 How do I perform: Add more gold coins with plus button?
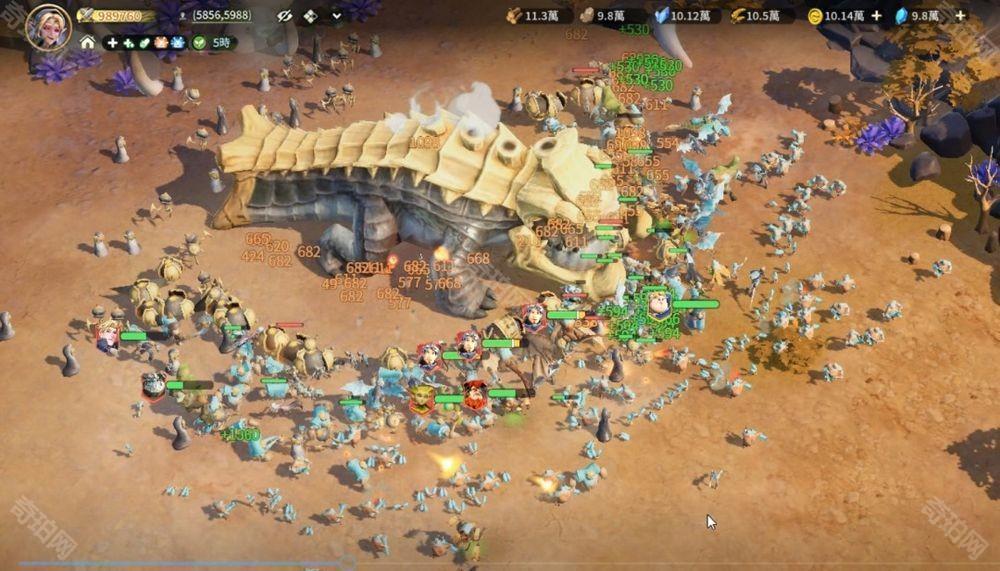pyautogui.click(x=876, y=16)
